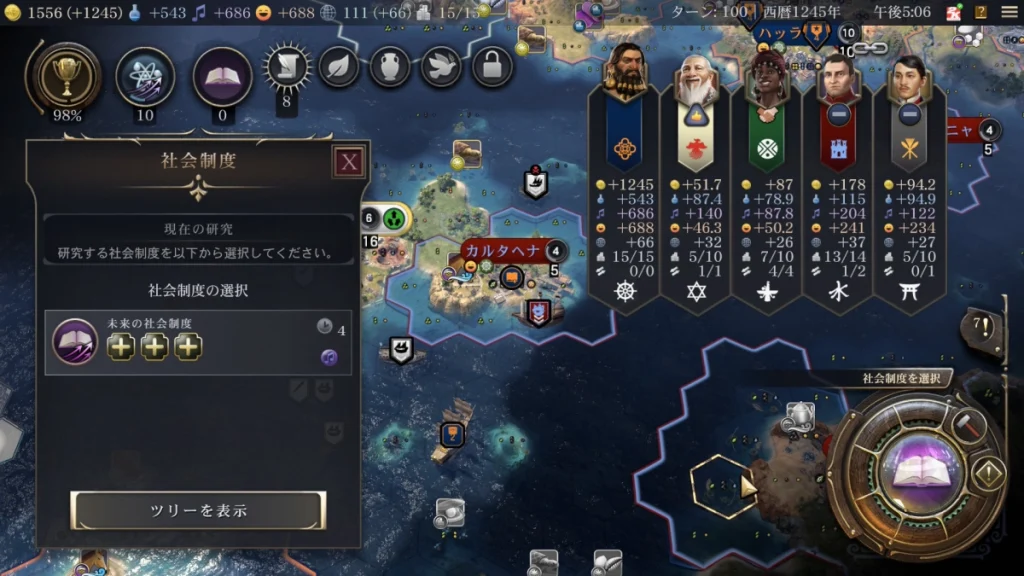Open the purple book culture icon
Image resolution: width=1024 pixels, height=576 pixels.
point(222,76)
